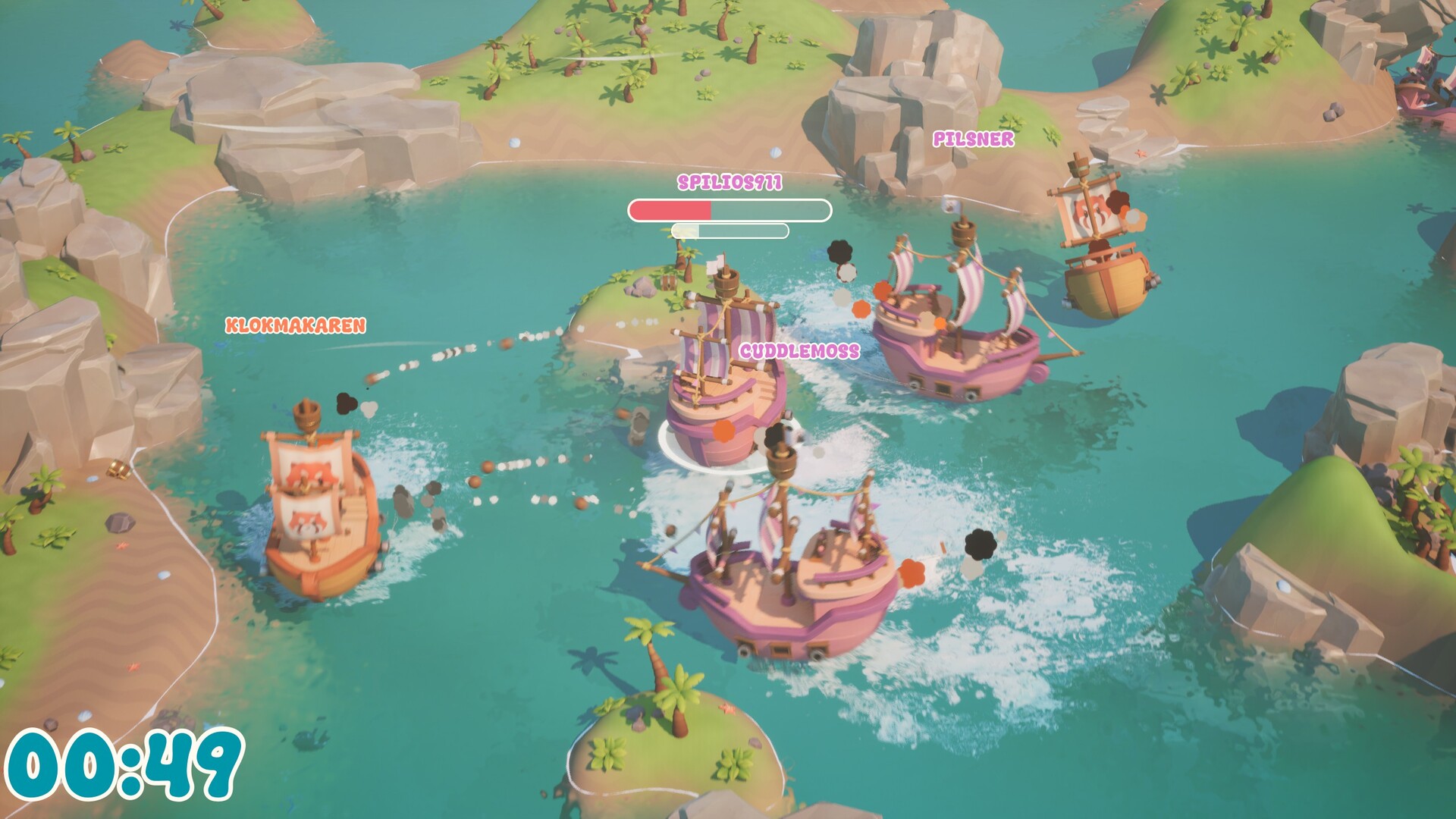Click the red portion of Spilios911's health bar
1456x819 pixels.
pos(671,210)
